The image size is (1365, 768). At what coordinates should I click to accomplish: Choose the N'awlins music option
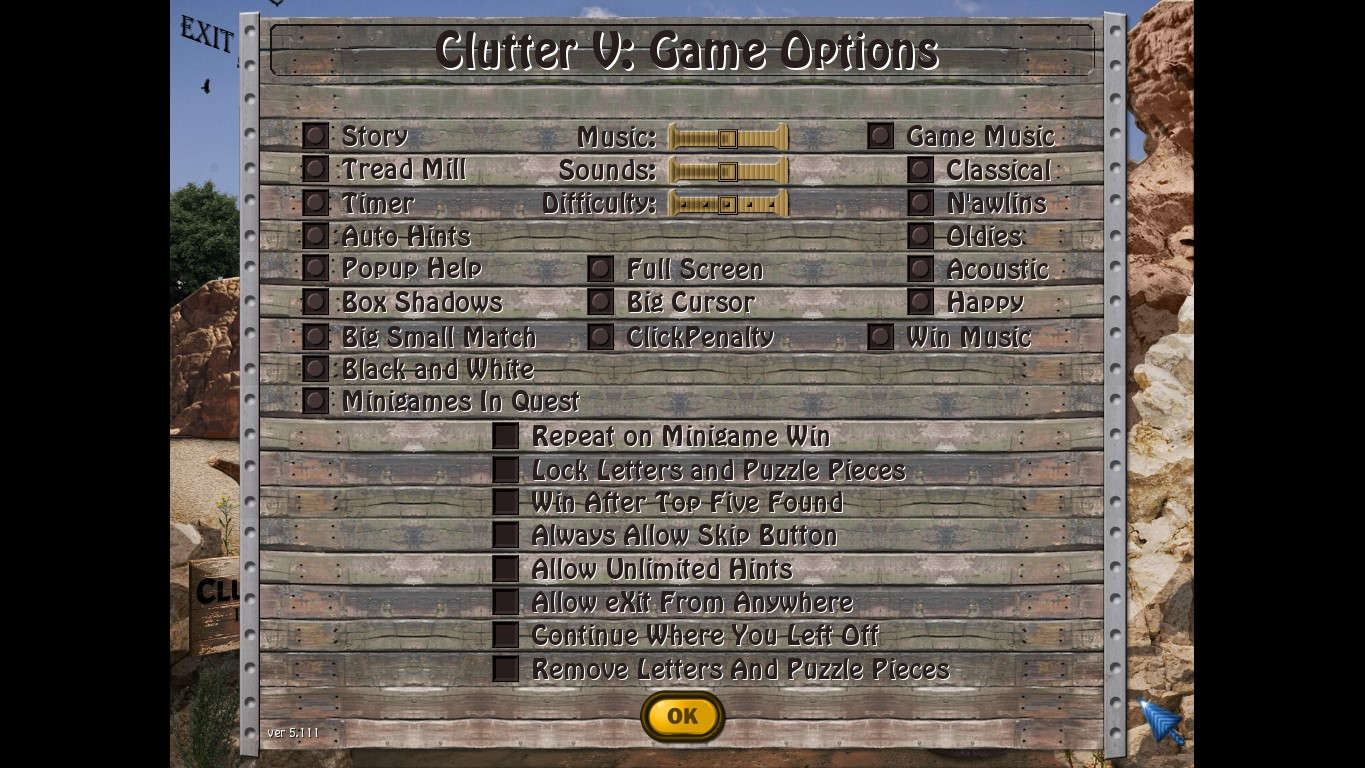tap(919, 202)
